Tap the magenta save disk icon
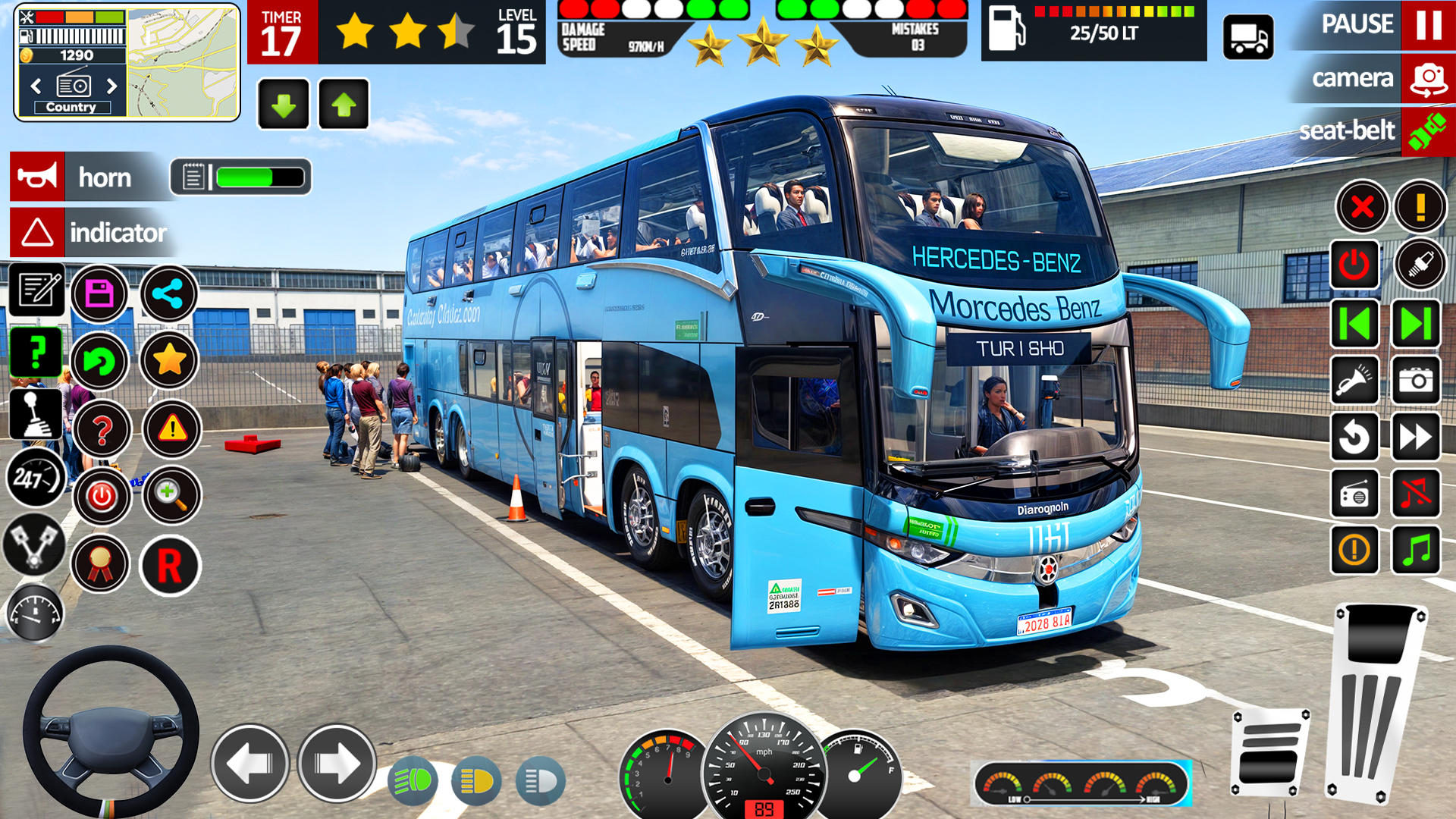 point(99,293)
